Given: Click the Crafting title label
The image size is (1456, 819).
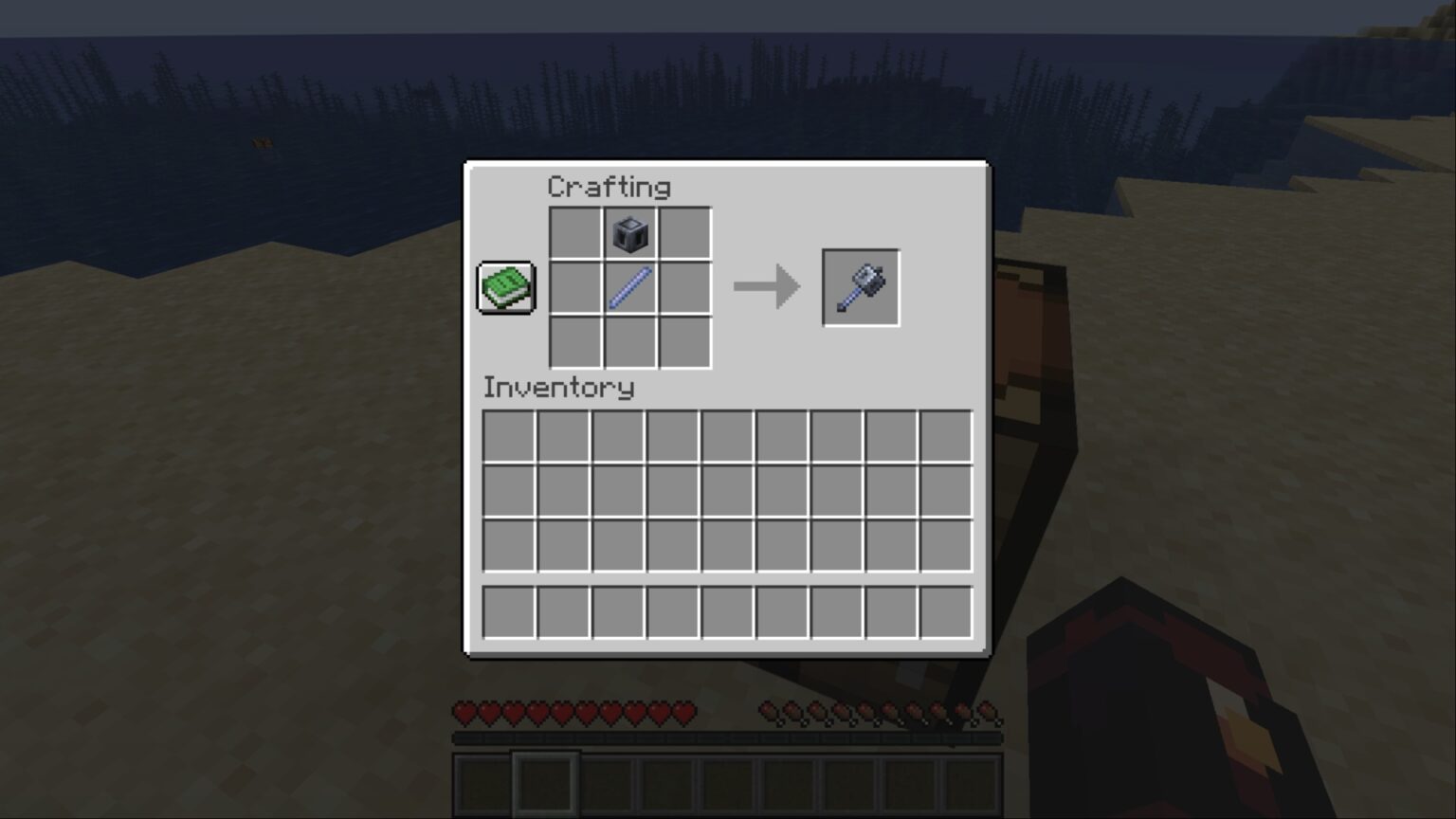Looking at the screenshot, I should coord(610,187).
